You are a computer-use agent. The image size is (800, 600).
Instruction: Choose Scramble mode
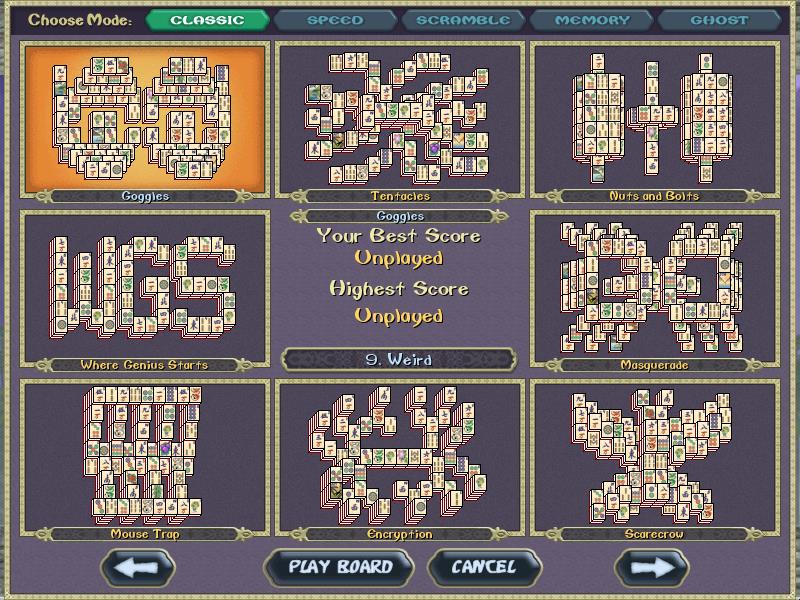[463, 20]
